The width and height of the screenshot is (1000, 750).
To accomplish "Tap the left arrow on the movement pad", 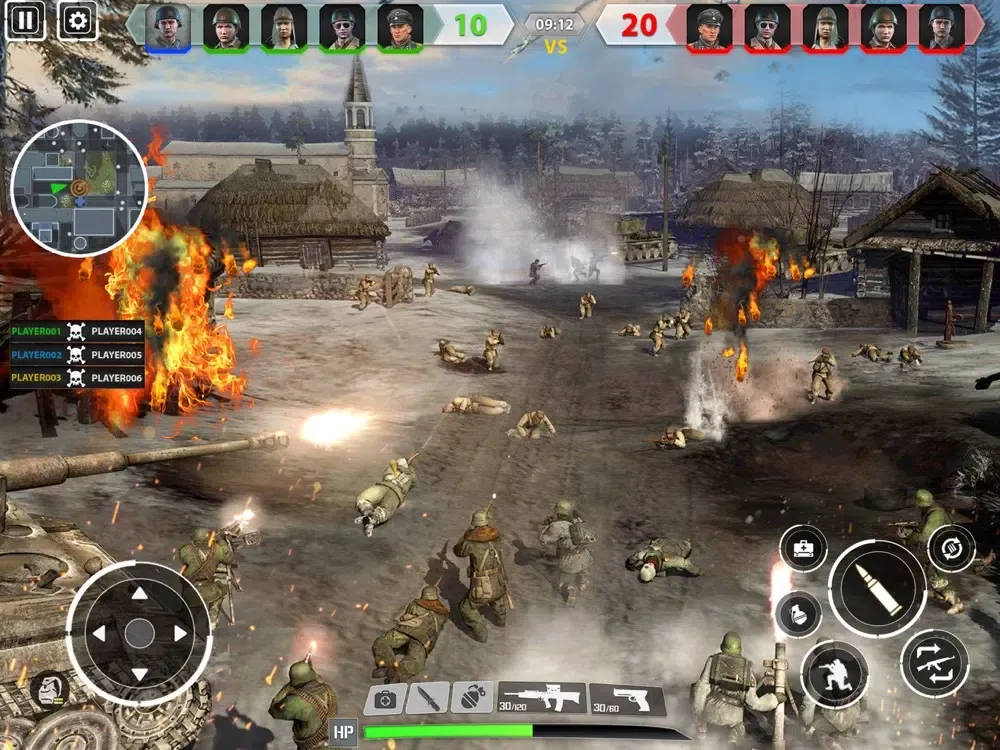I will [x=98, y=633].
